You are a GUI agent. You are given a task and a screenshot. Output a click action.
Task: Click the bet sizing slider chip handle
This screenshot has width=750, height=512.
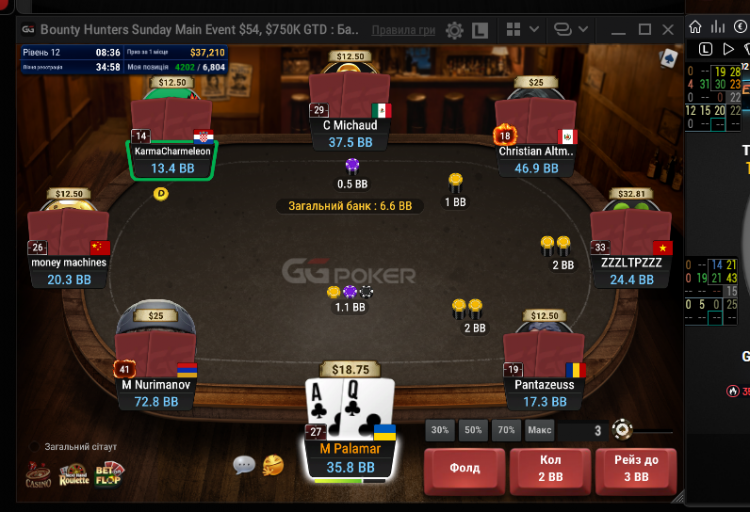pyautogui.click(x=622, y=431)
